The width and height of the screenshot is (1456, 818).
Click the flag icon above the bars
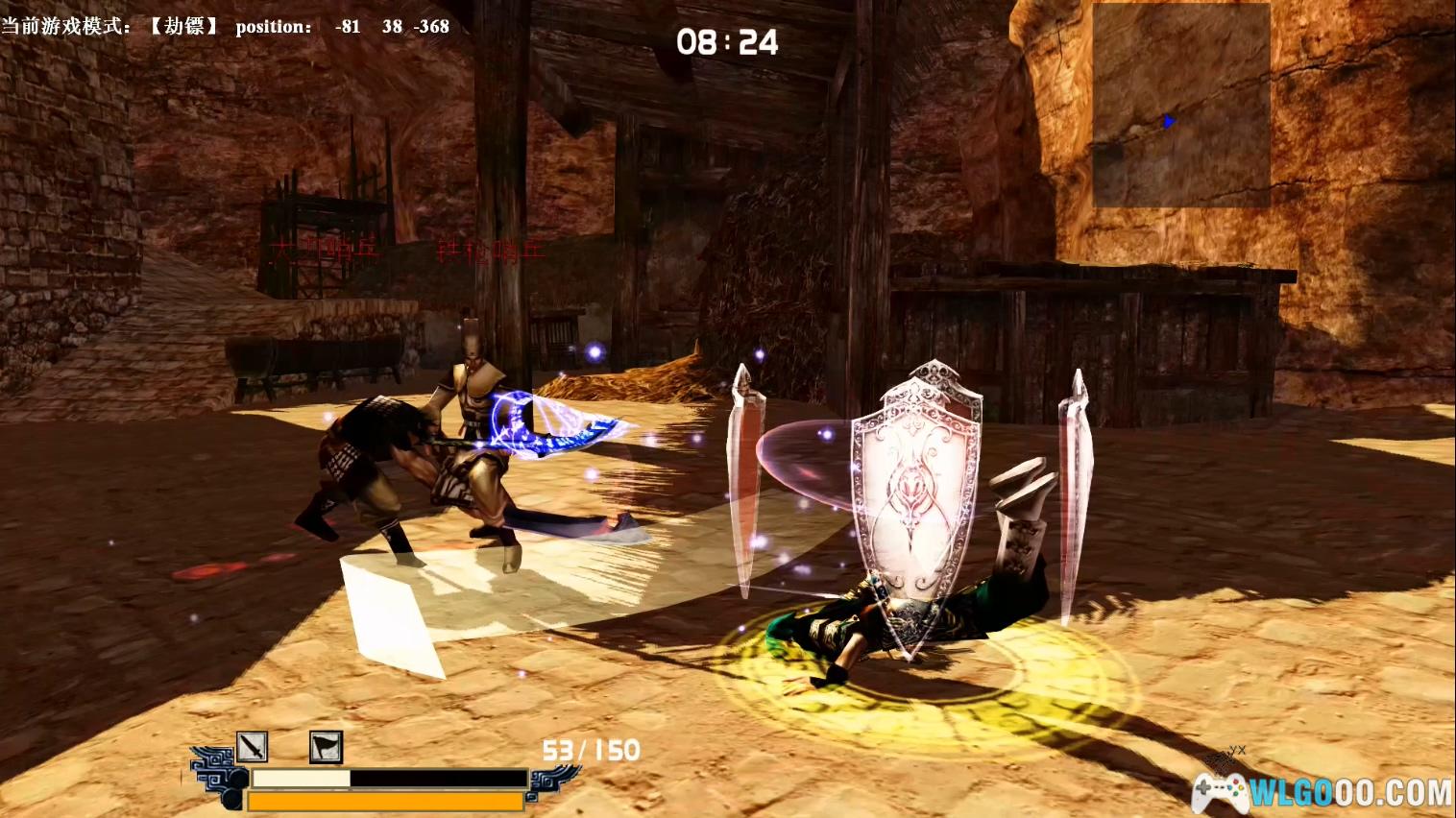326,746
